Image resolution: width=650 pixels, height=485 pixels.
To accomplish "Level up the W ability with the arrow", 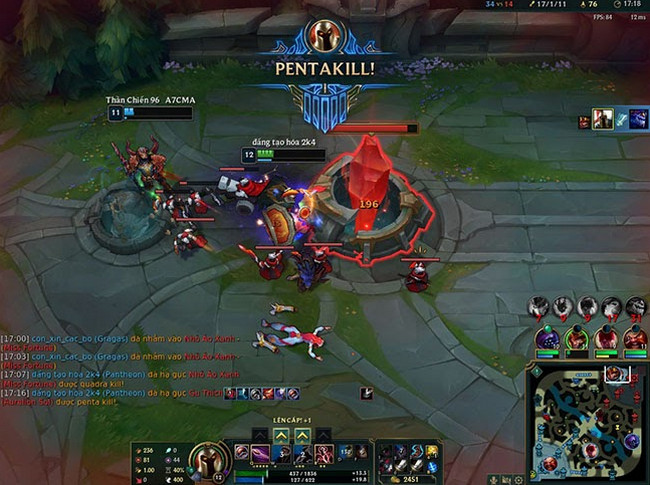I will point(279,435).
